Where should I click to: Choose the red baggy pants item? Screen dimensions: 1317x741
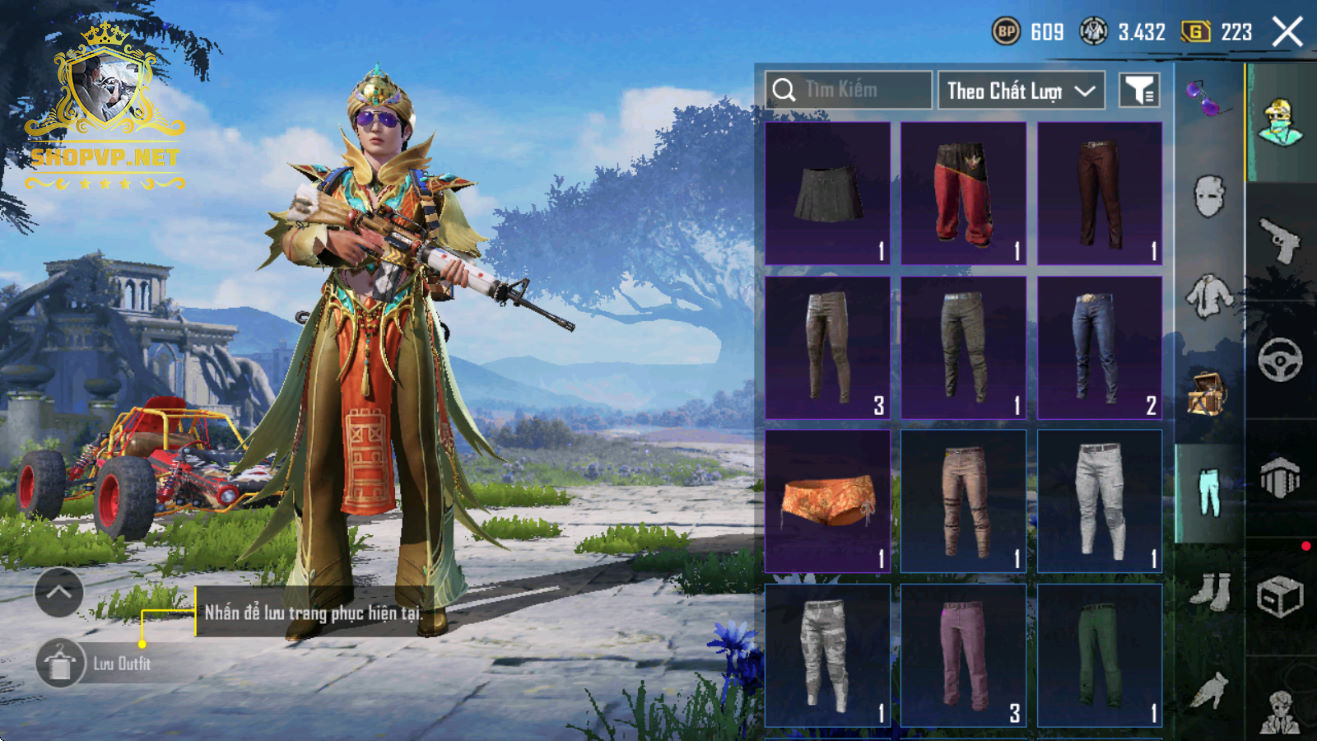click(x=963, y=194)
